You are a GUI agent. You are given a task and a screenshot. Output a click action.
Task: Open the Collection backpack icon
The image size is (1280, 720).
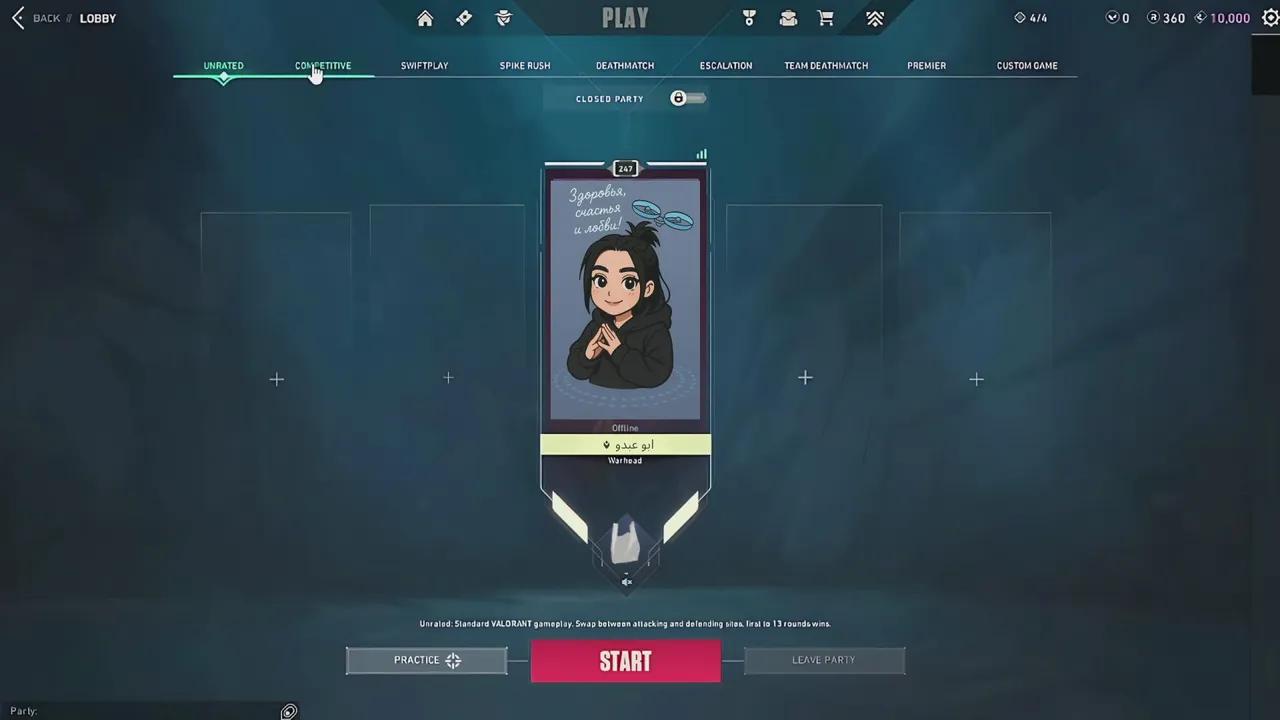[788, 17]
